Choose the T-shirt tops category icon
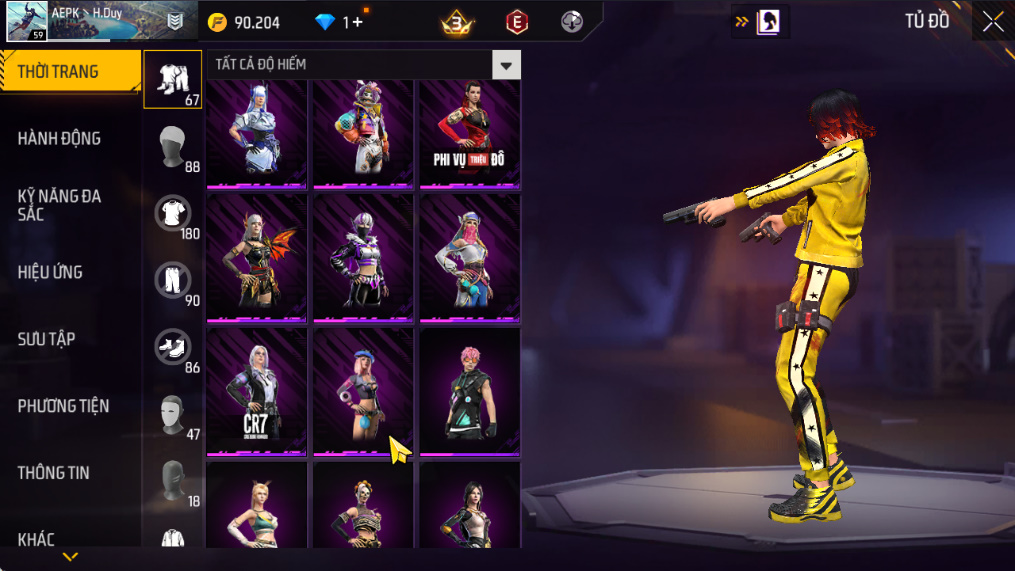 [172, 213]
